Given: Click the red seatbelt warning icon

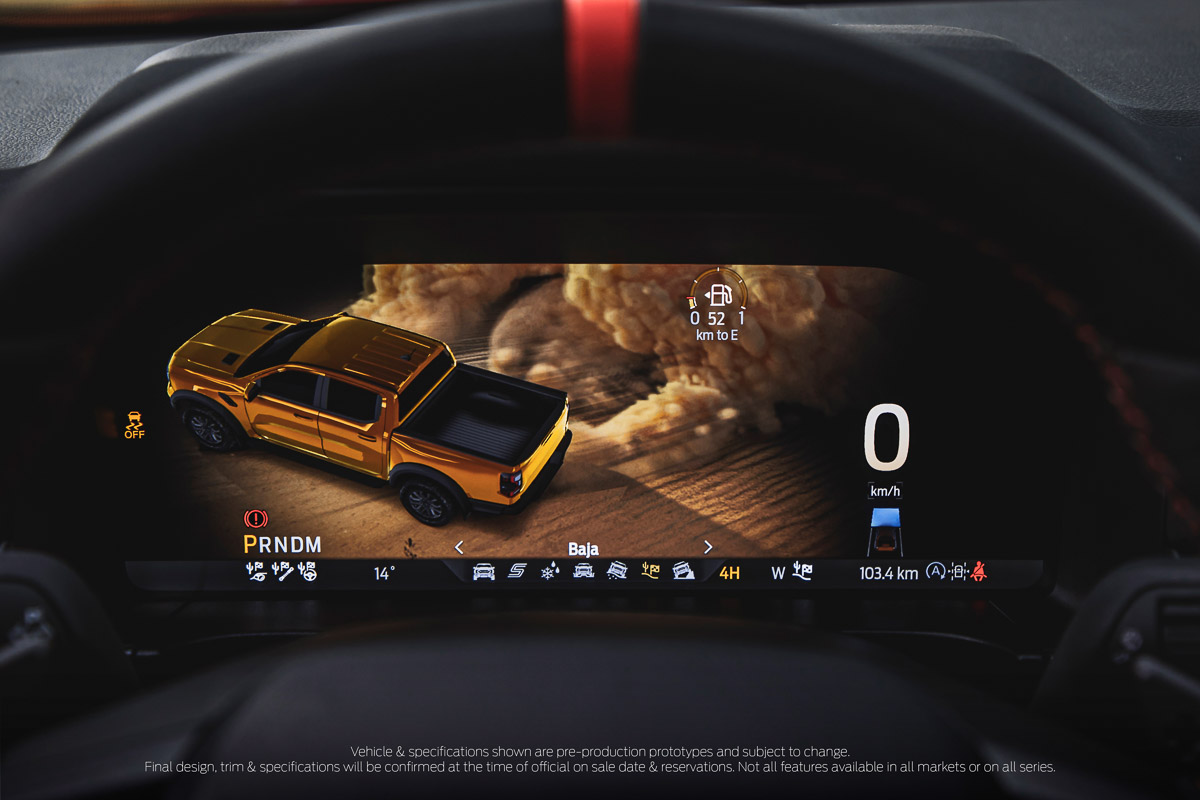Looking at the screenshot, I should tap(978, 572).
